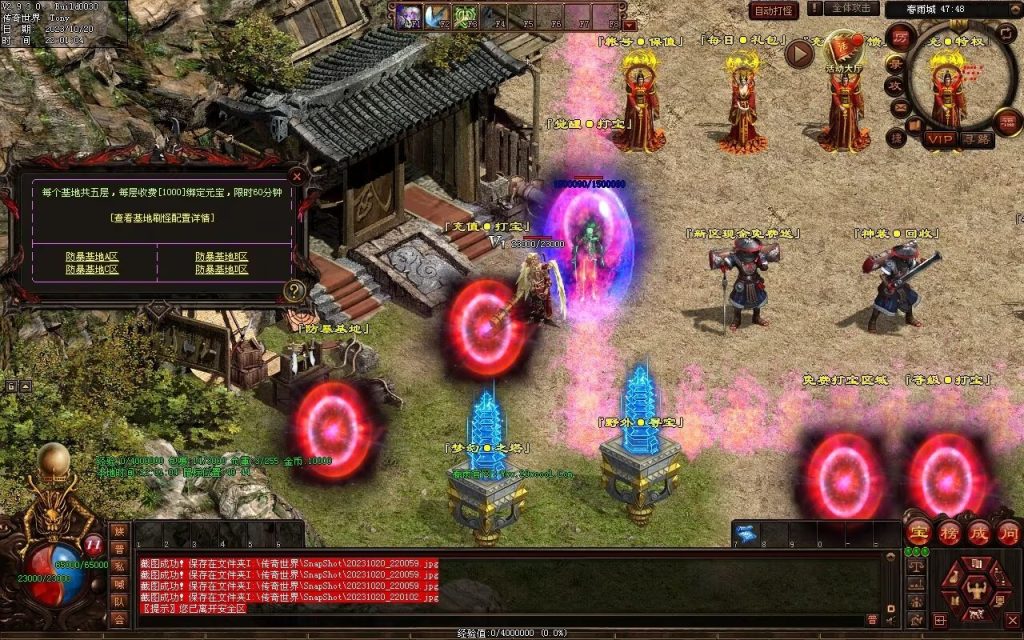Select the 防暴基地B区 link

pyautogui.click(x=221, y=257)
